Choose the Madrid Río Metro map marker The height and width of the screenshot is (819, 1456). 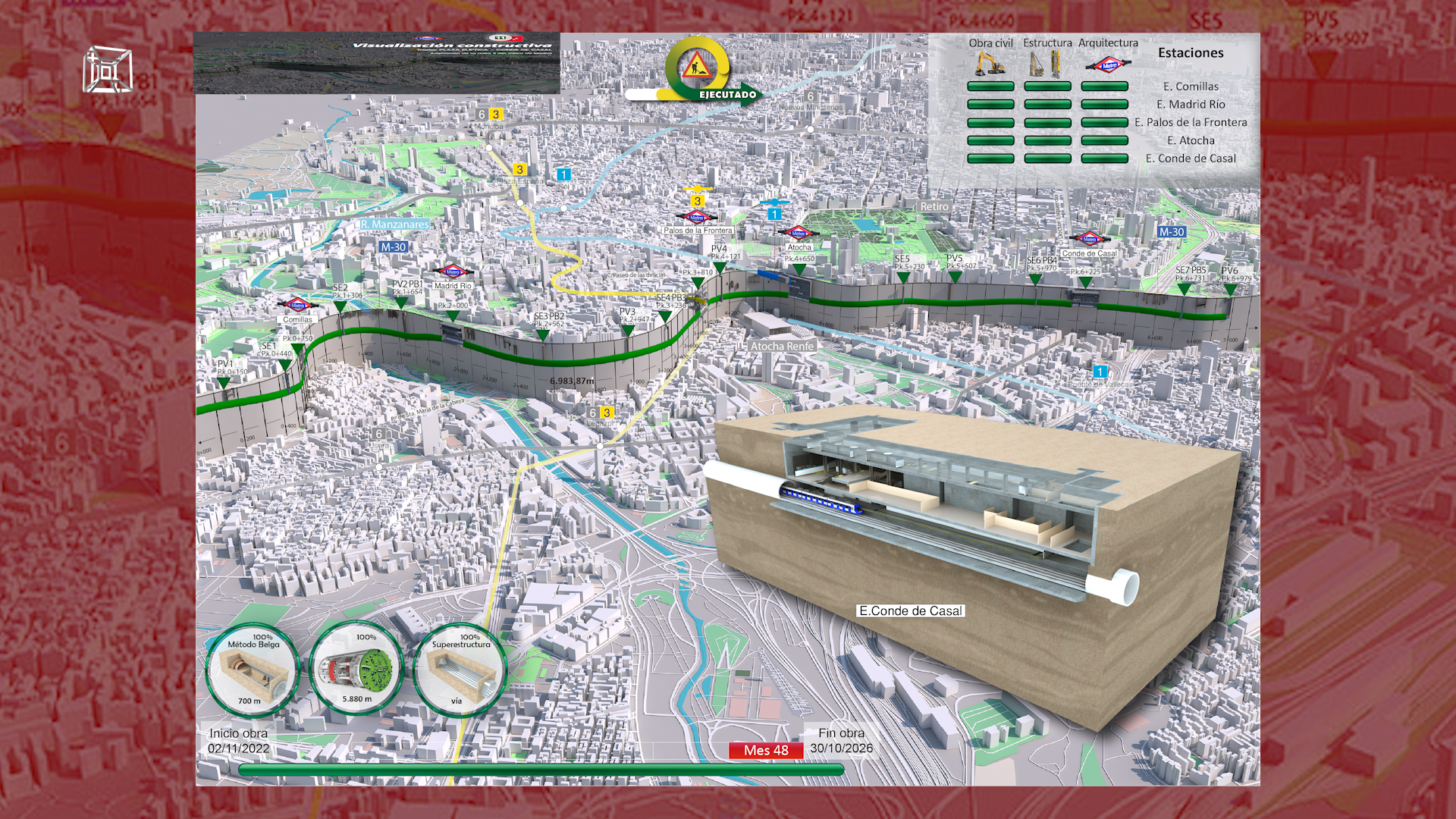[453, 272]
